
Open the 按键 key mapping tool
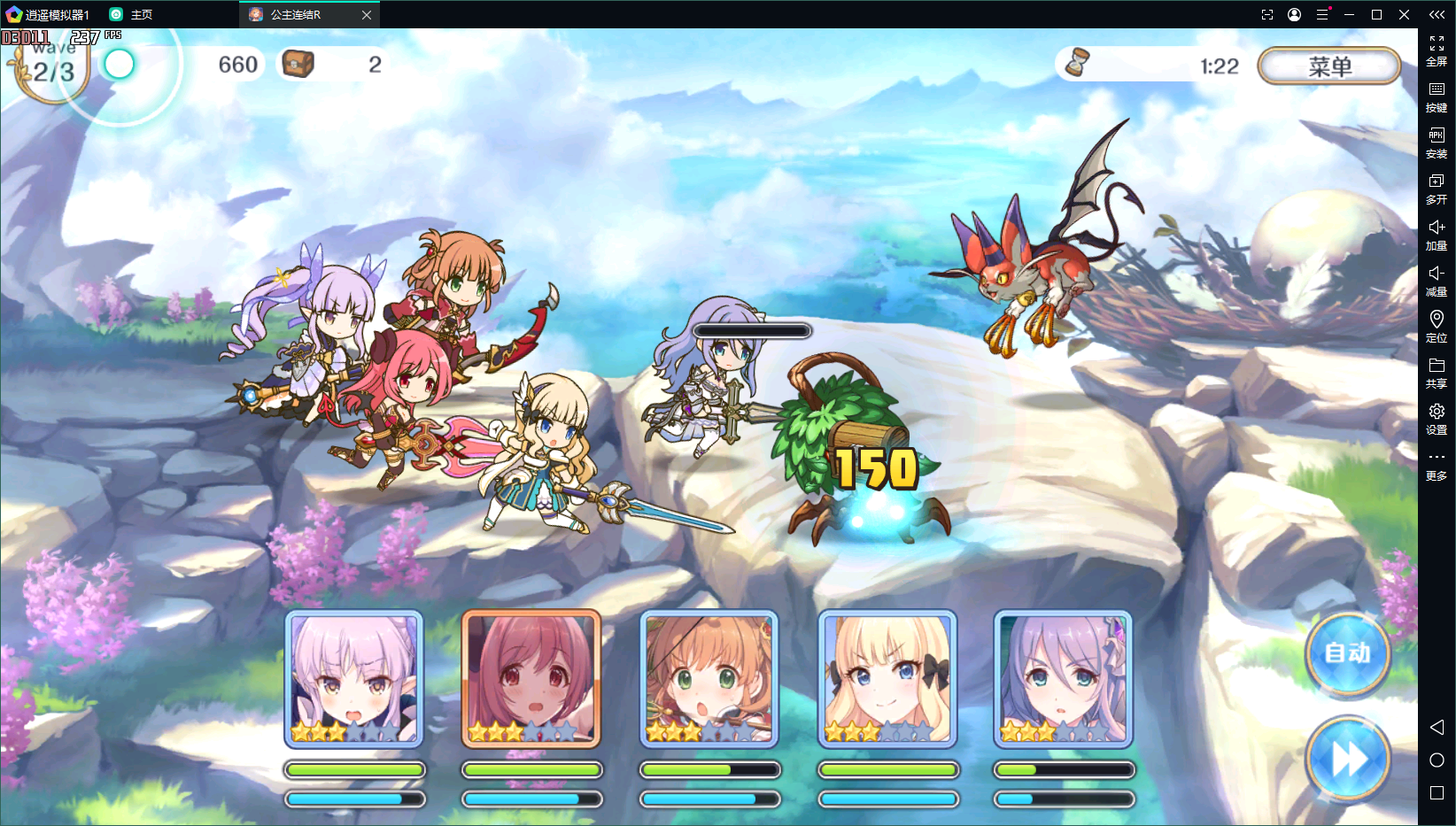coord(1437,96)
